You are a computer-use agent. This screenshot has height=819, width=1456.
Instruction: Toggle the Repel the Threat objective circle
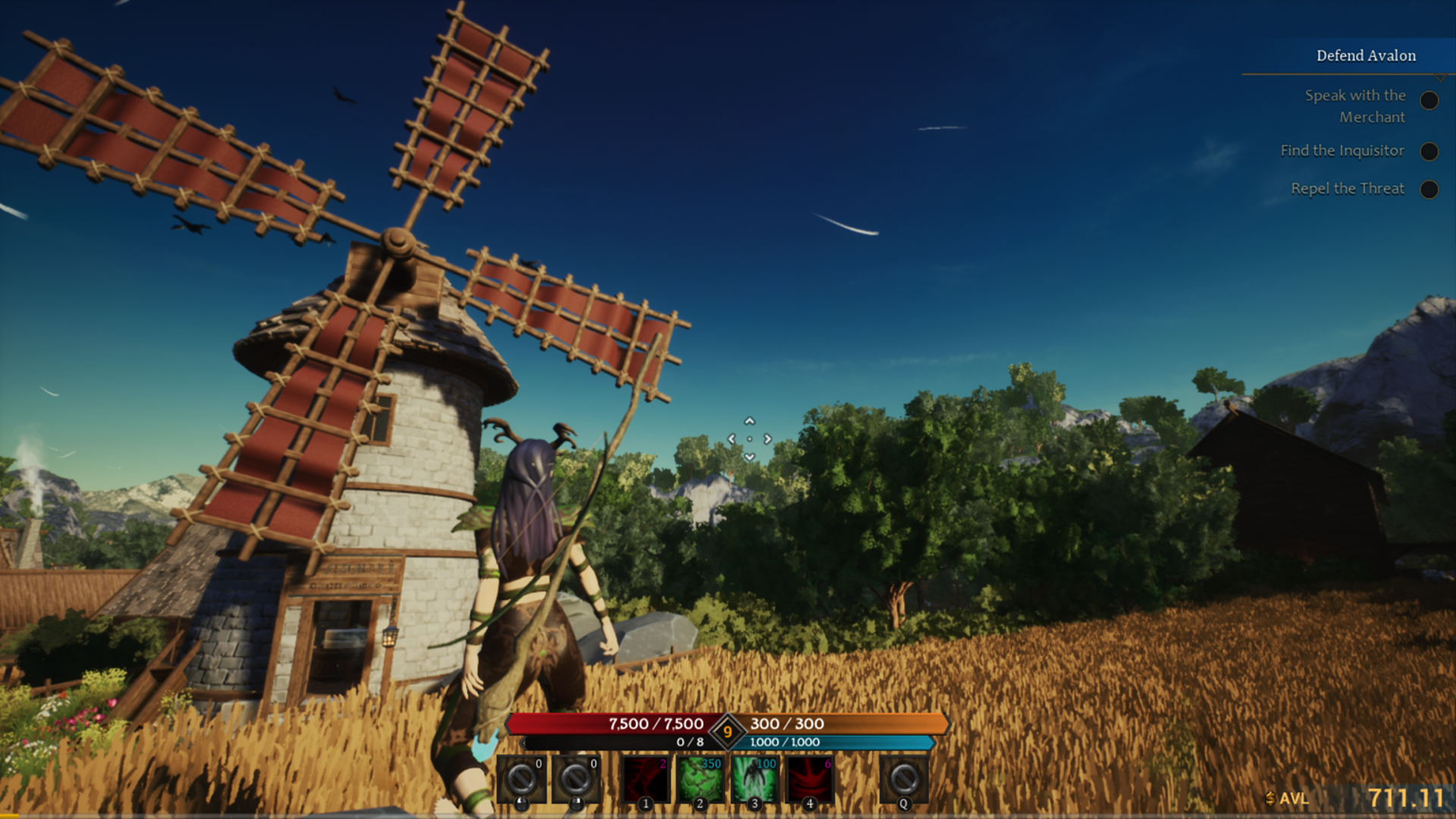click(1429, 189)
